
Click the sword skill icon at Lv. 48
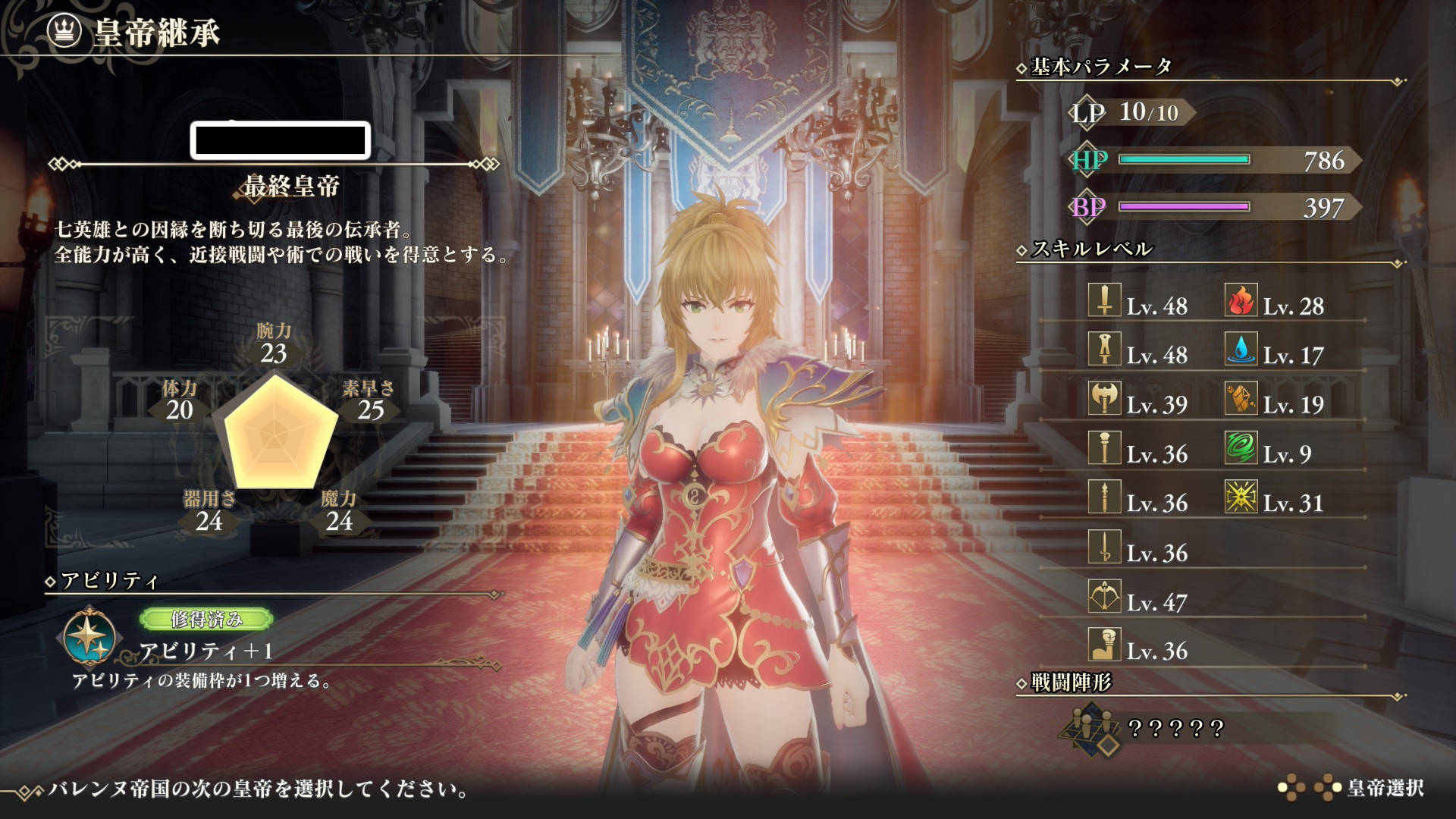(1104, 301)
